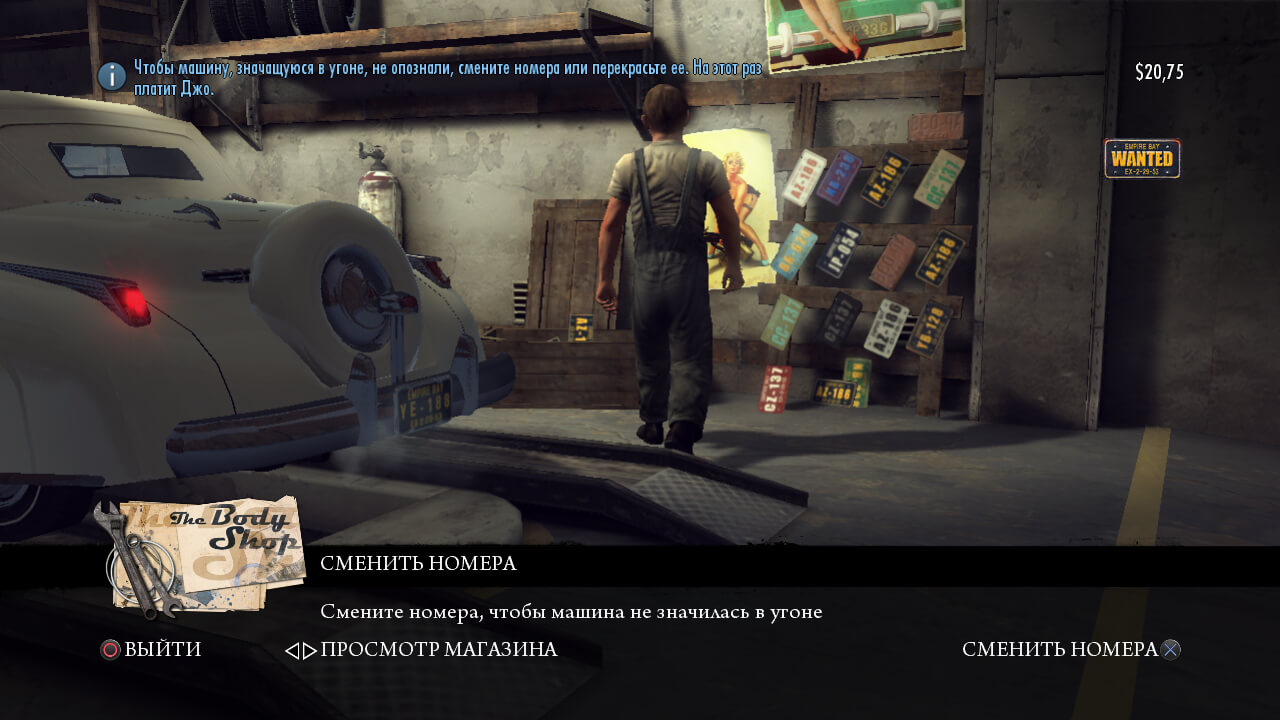This screenshot has height=720, width=1280.
Task: Click the left arrow to browse previous shop option
Action: pyautogui.click(x=292, y=651)
